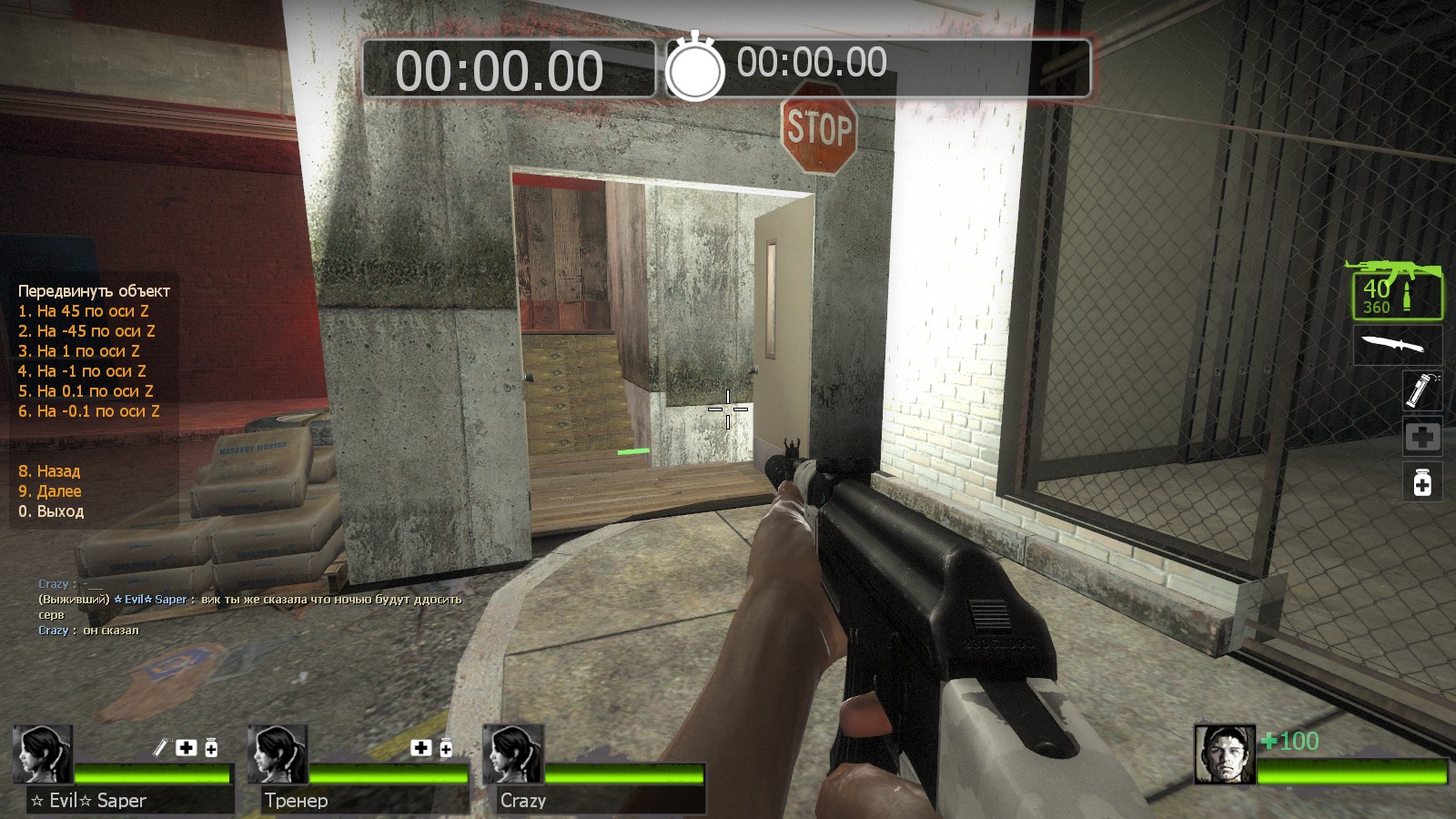Viewport: 1456px width, 819px height.
Task: Select move by -45 on Z axis
Action: click(86, 331)
